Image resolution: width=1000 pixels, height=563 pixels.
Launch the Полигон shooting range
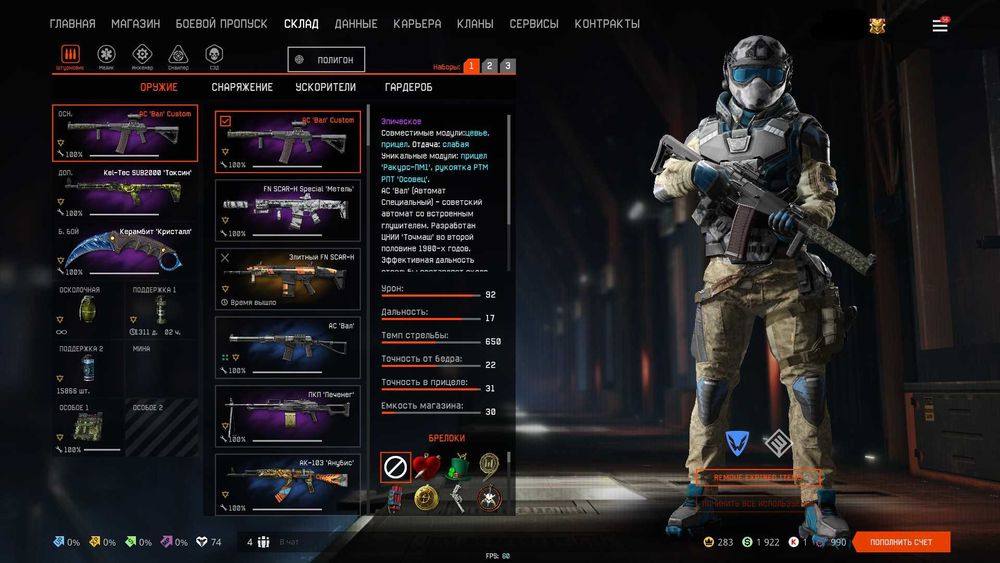coord(326,60)
